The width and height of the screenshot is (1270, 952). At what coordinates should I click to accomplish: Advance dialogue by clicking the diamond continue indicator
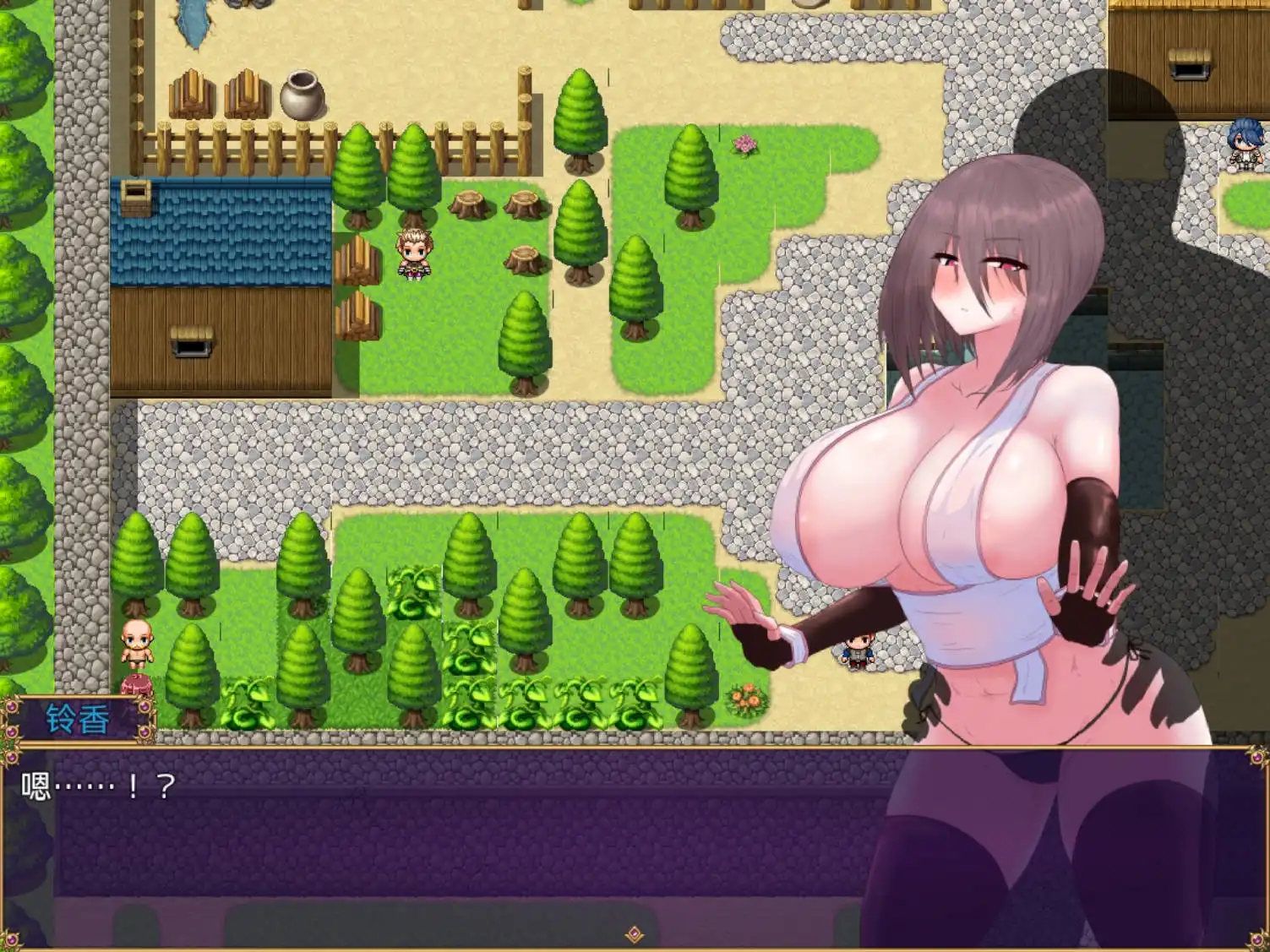coord(634,933)
